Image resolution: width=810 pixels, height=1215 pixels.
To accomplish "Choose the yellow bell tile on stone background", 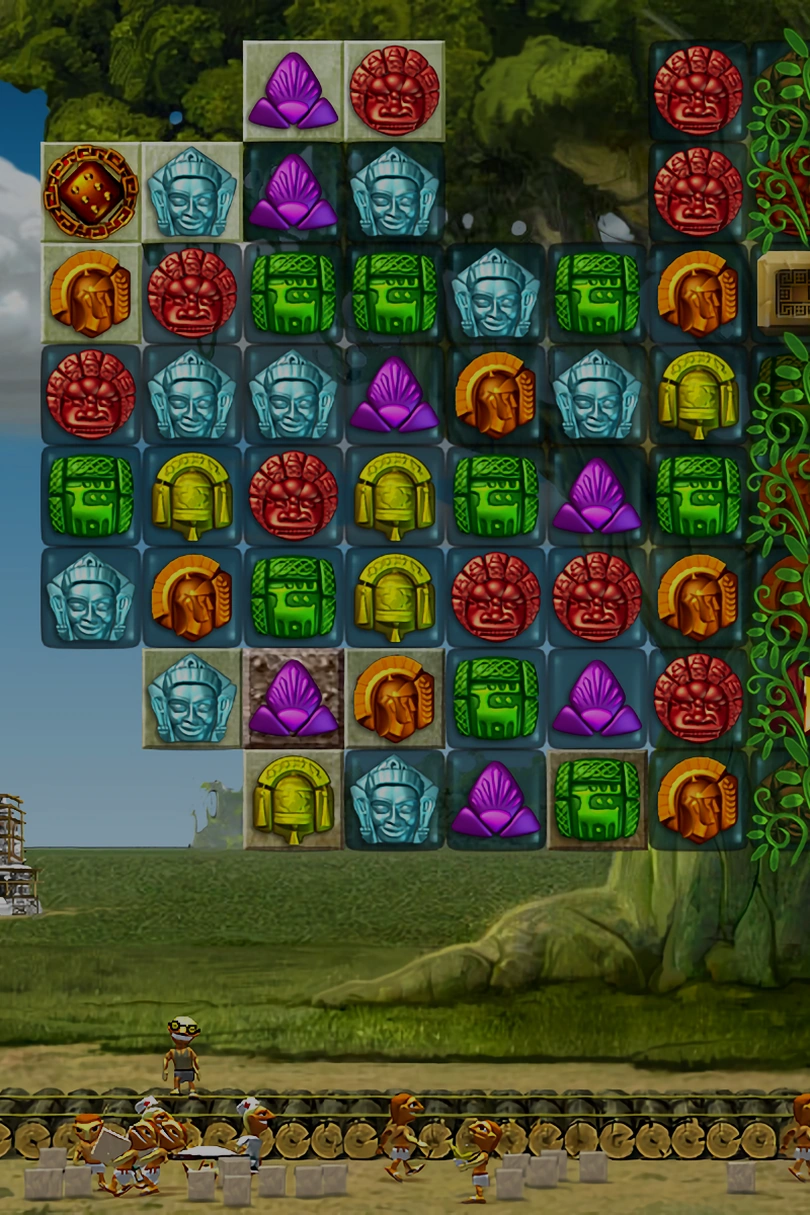I will [x=293, y=798].
